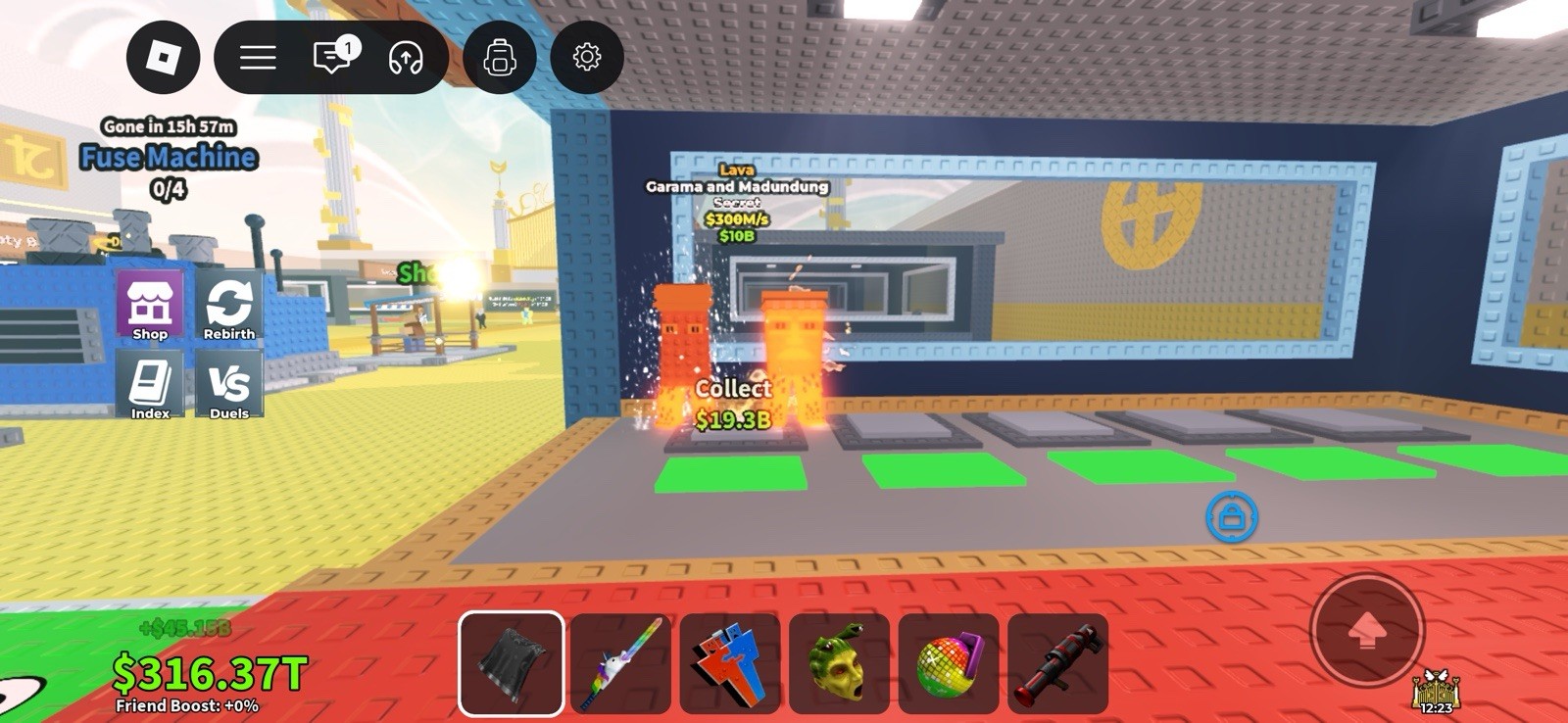The image size is (1568, 723).
Task: Open the Duels menu
Action: 231,384
